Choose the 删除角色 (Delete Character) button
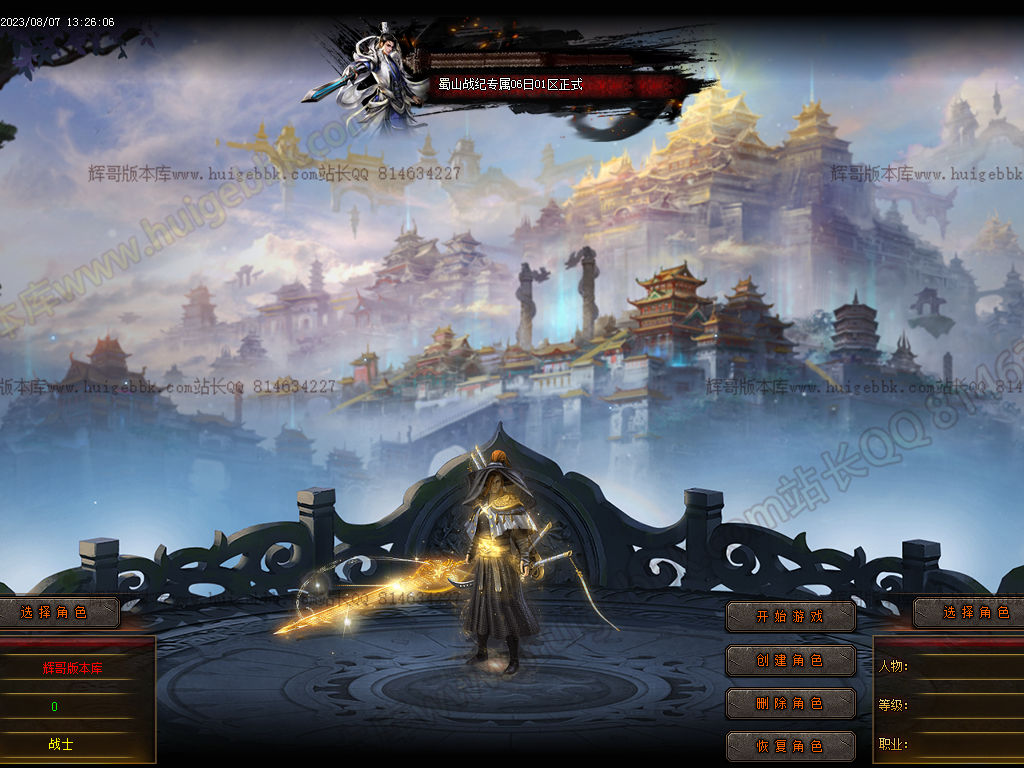 tap(790, 703)
